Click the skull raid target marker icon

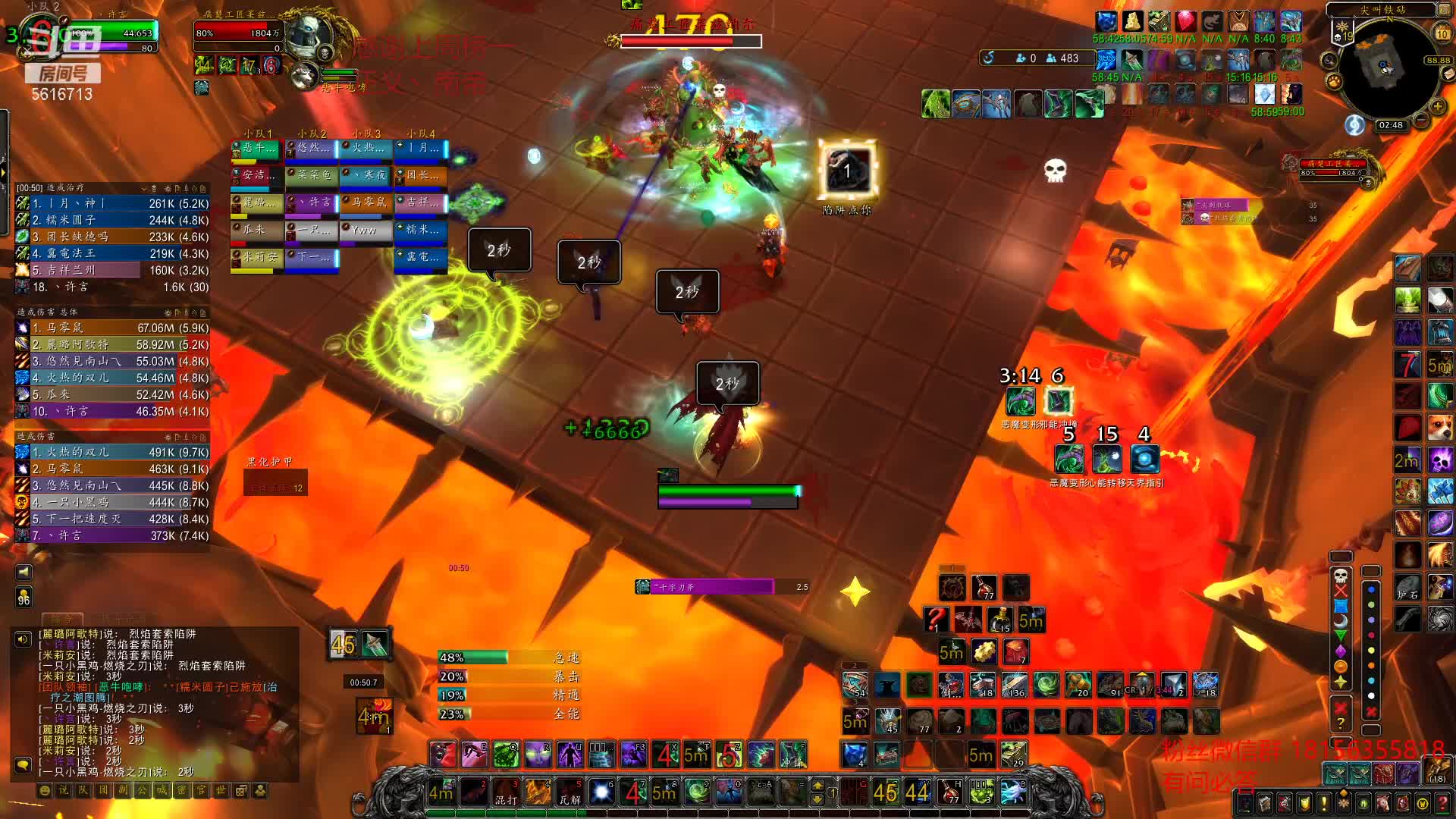coord(1341,575)
